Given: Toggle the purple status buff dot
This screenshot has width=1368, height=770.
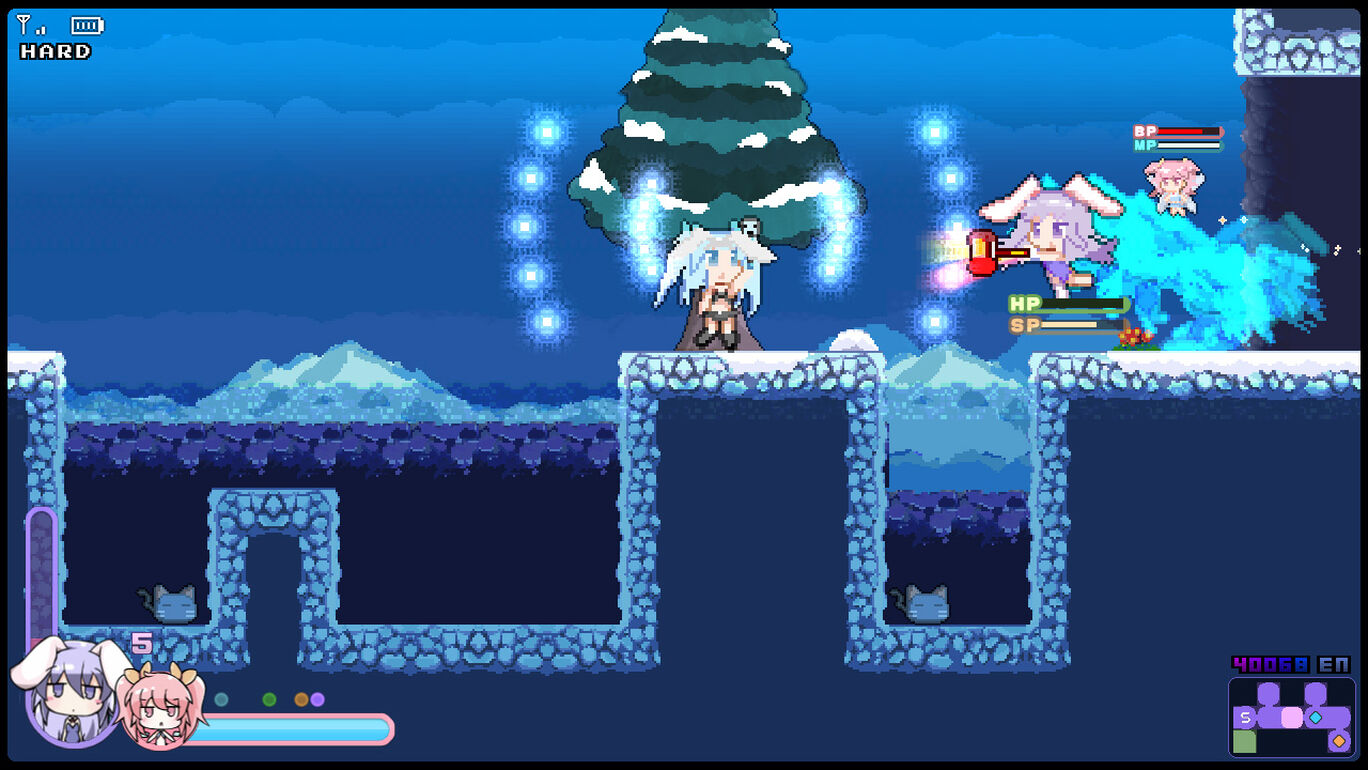Looking at the screenshot, I should pos(318,699).
